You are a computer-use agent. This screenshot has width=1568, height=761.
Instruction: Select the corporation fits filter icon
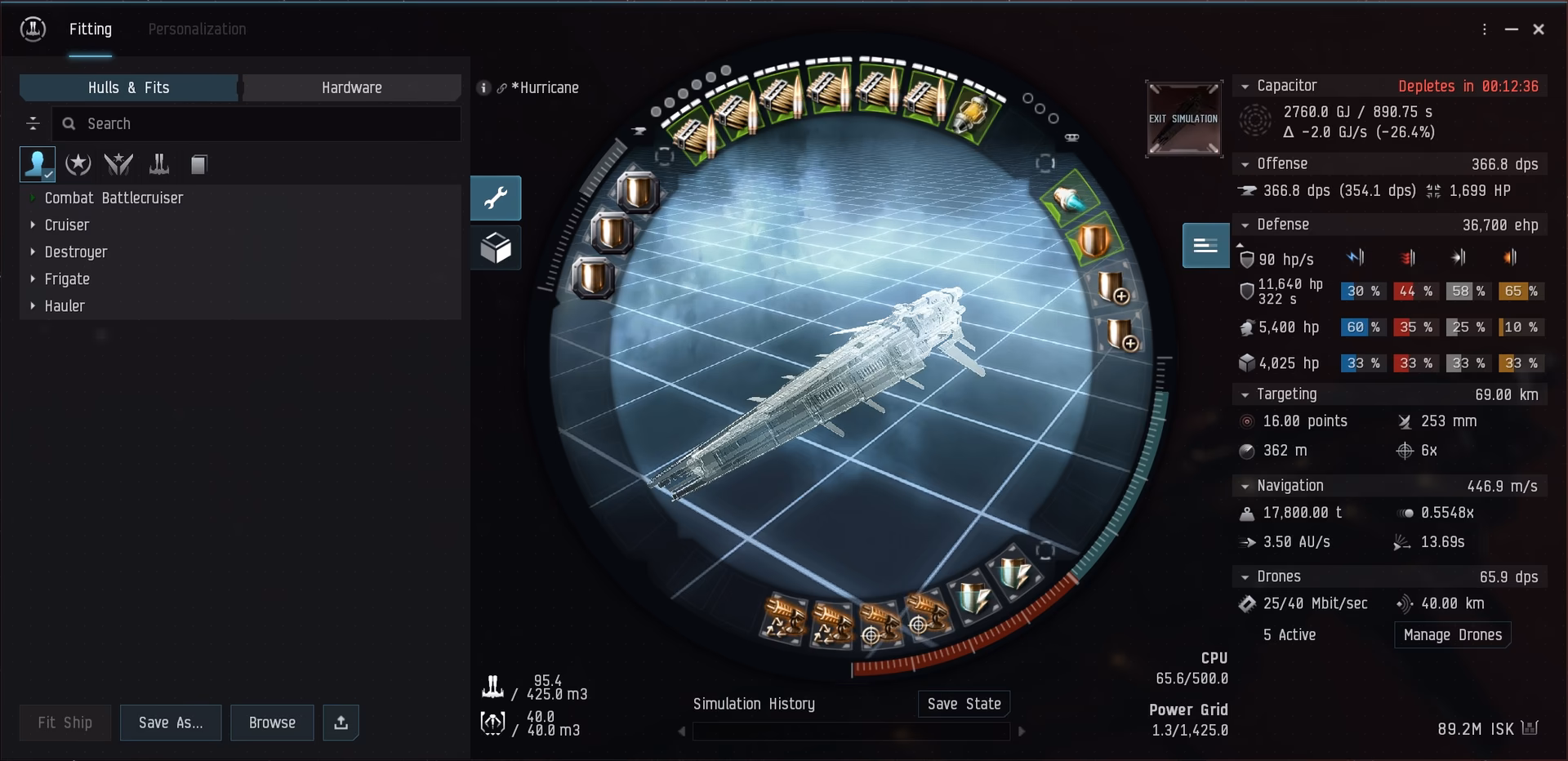click(78, 164)
